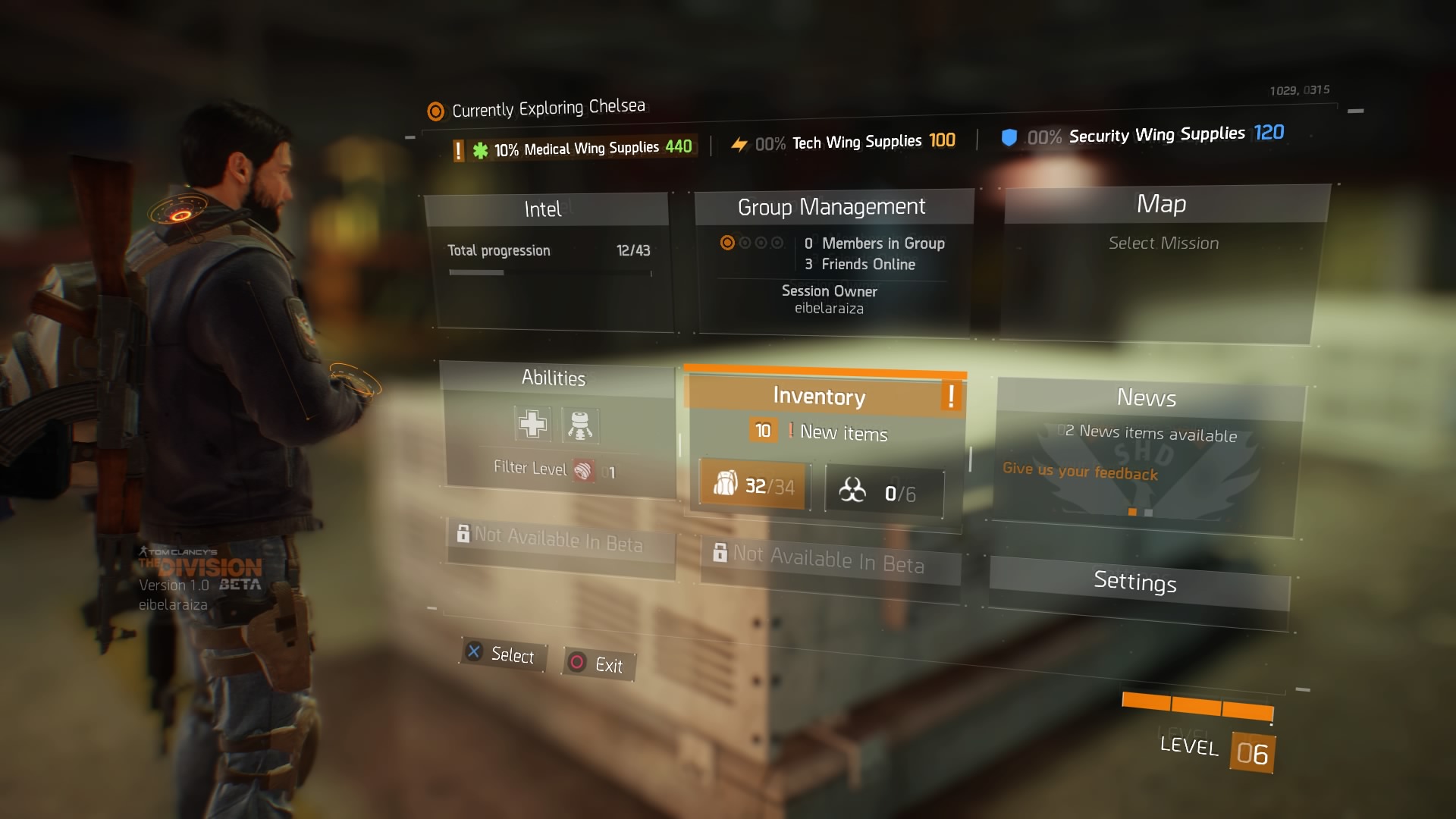Open the highlighted Inventory menu
The width and height of the screenshot is (1456, 819).
[820, 396]
